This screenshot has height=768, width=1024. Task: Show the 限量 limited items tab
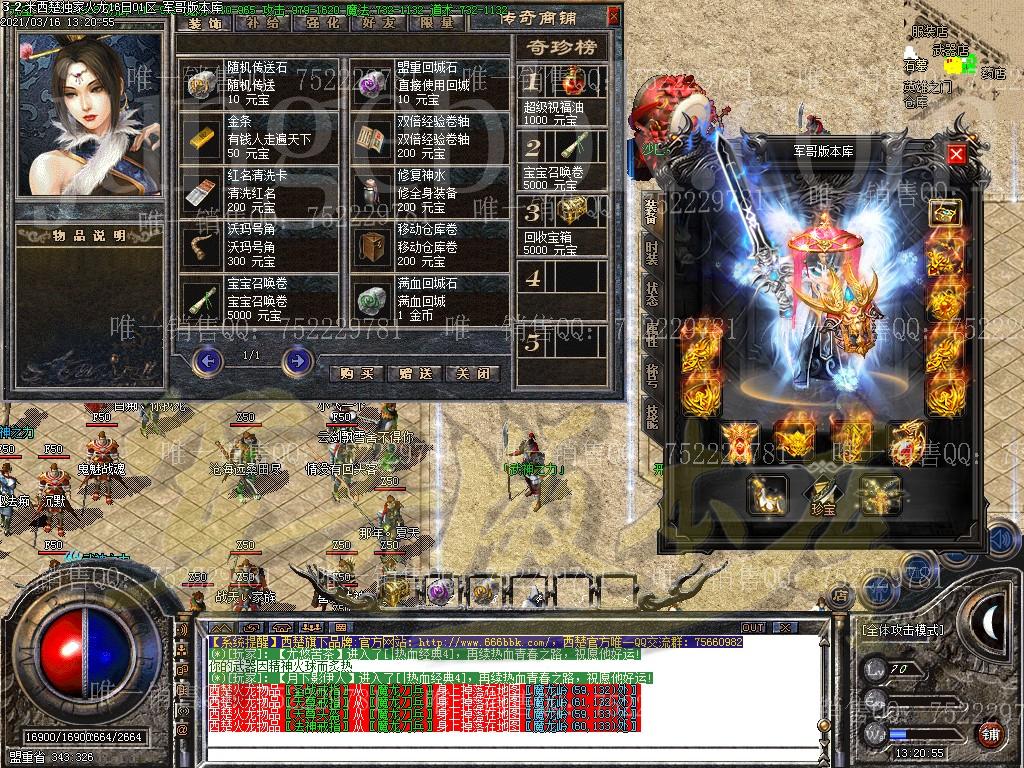[x=437, y=21]
